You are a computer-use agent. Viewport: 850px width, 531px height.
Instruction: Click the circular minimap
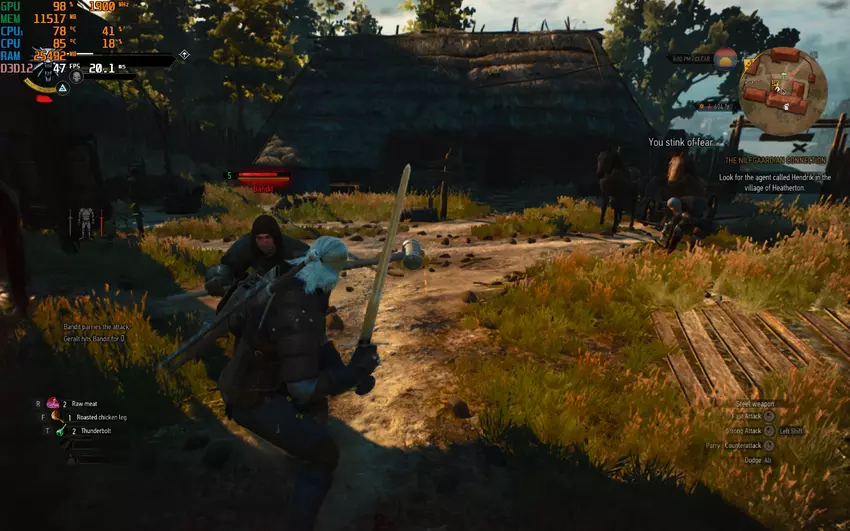point(782,92)
